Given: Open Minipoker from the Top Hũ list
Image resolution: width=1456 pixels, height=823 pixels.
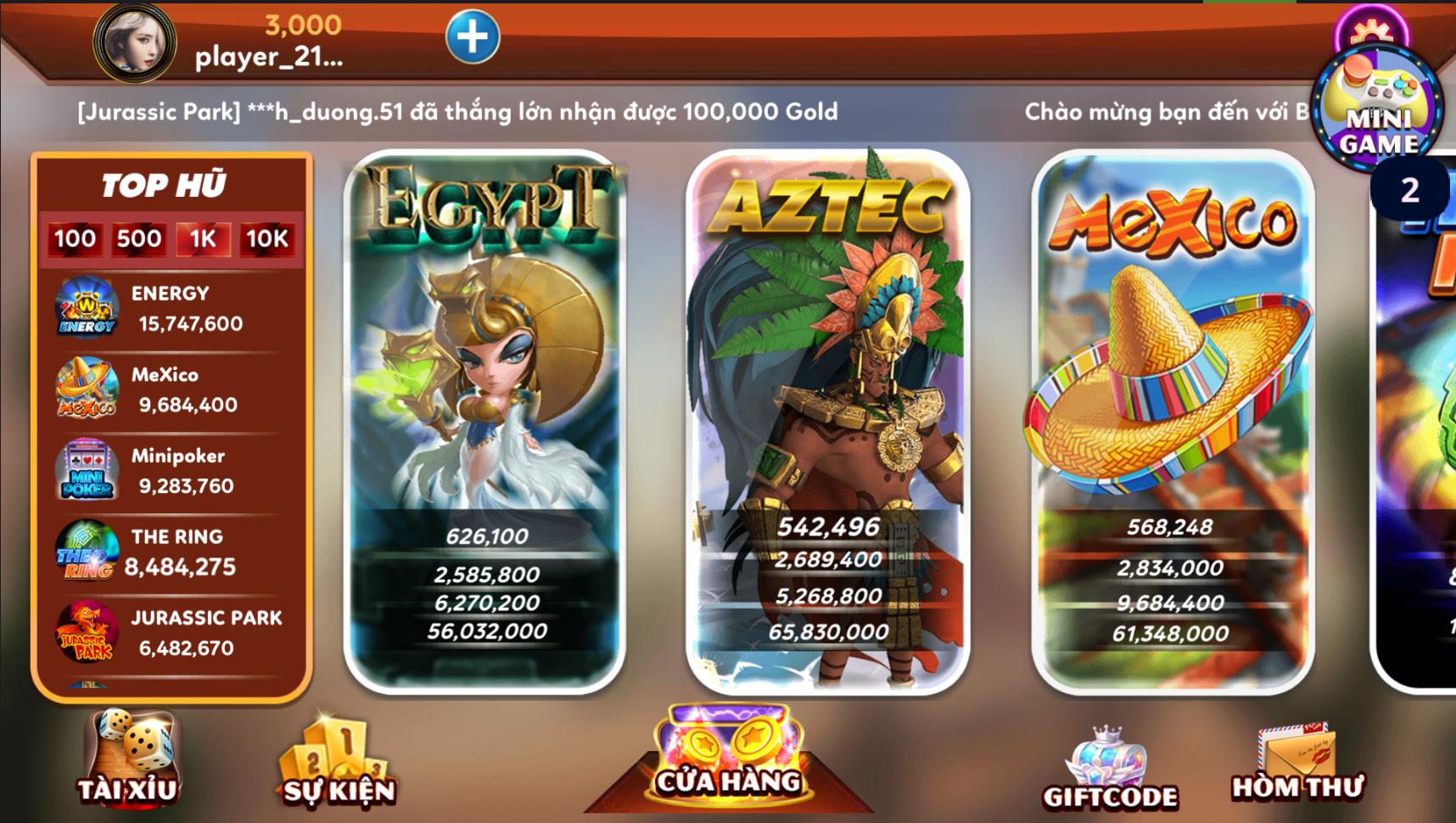Looking at the screenshot, I should (170, 471).
